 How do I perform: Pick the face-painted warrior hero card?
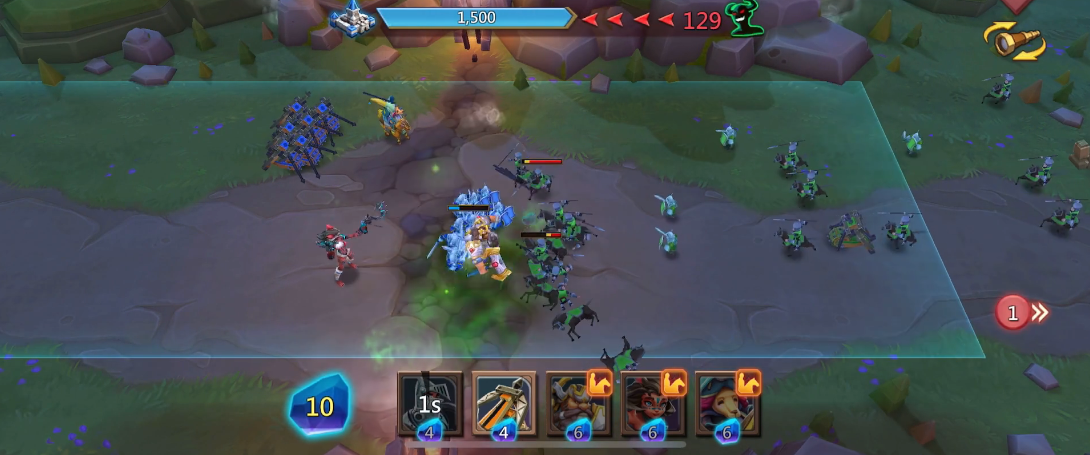[x=652, y=403]
